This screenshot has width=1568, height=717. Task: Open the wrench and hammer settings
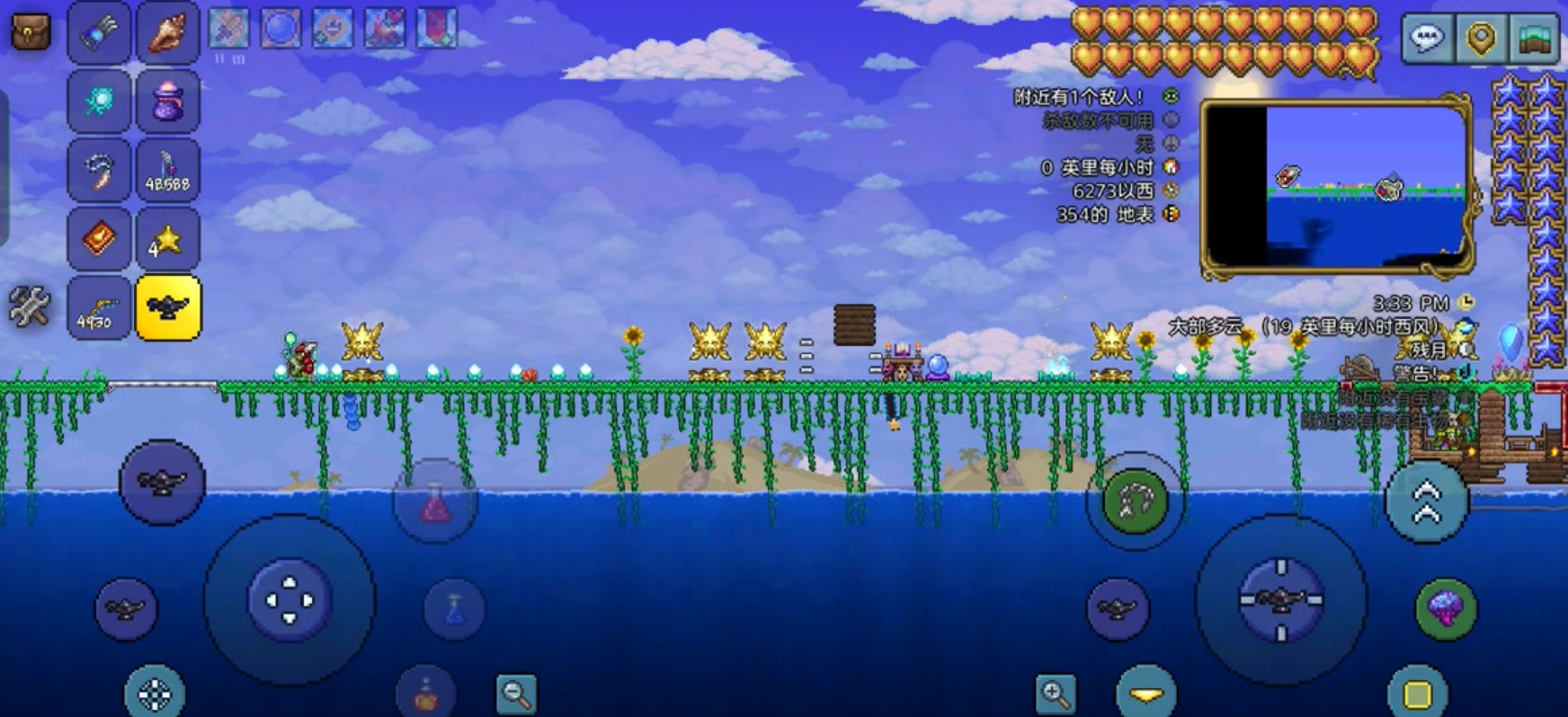(x=29, y=307)
